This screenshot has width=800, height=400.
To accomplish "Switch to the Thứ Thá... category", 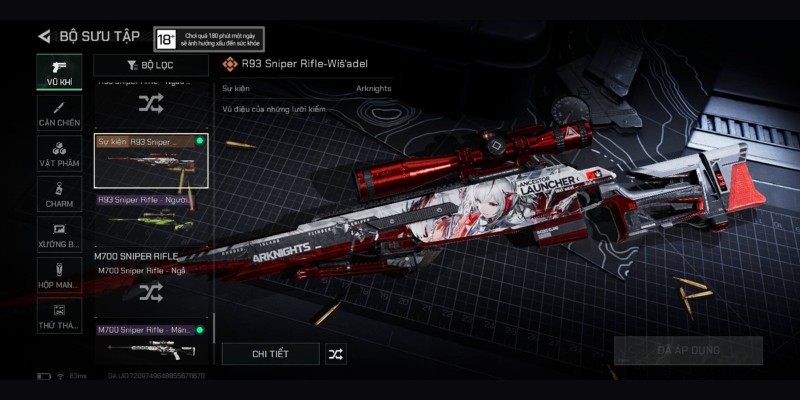I will (59, 316).
